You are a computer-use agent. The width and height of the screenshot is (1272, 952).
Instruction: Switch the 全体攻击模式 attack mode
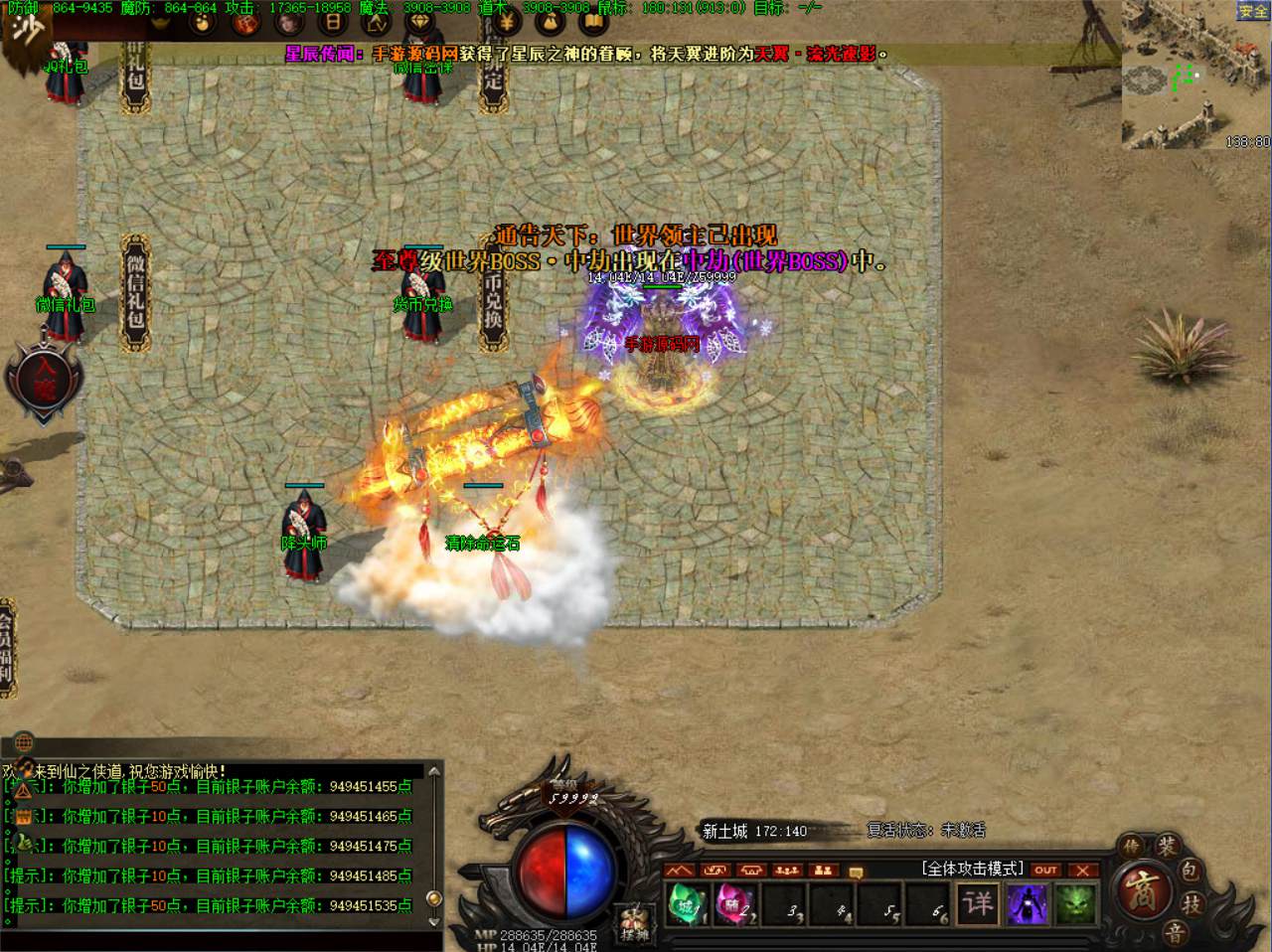[x=972, y=870]
